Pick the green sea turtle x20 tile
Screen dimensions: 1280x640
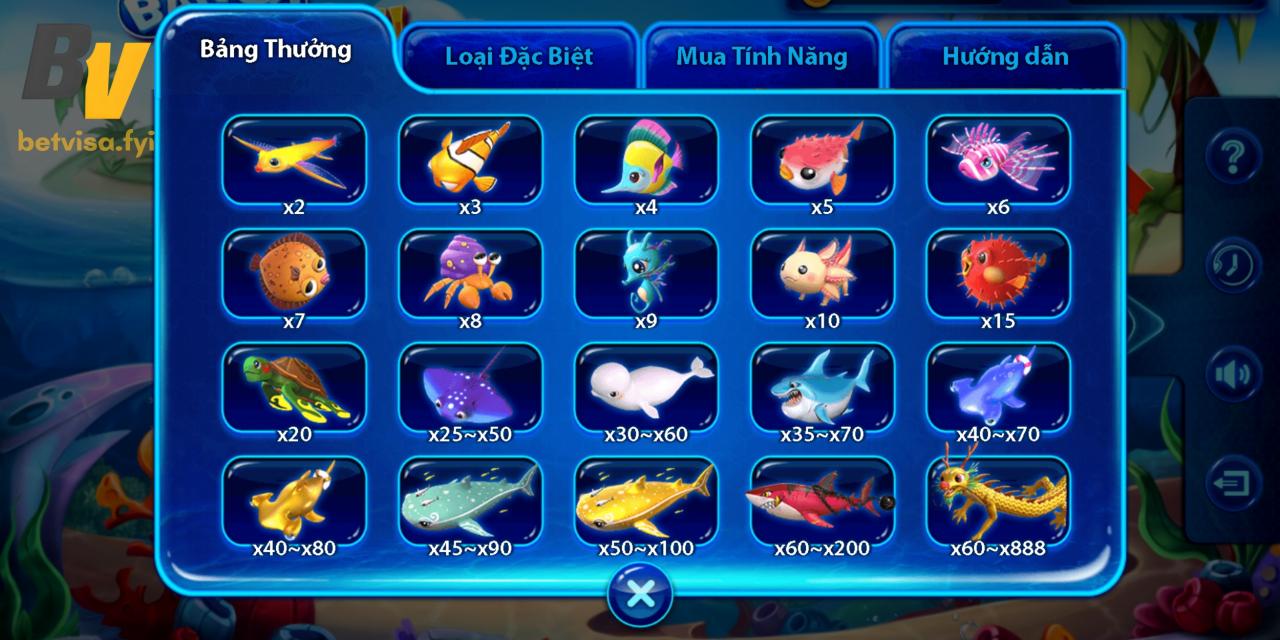tap(294, 387)
